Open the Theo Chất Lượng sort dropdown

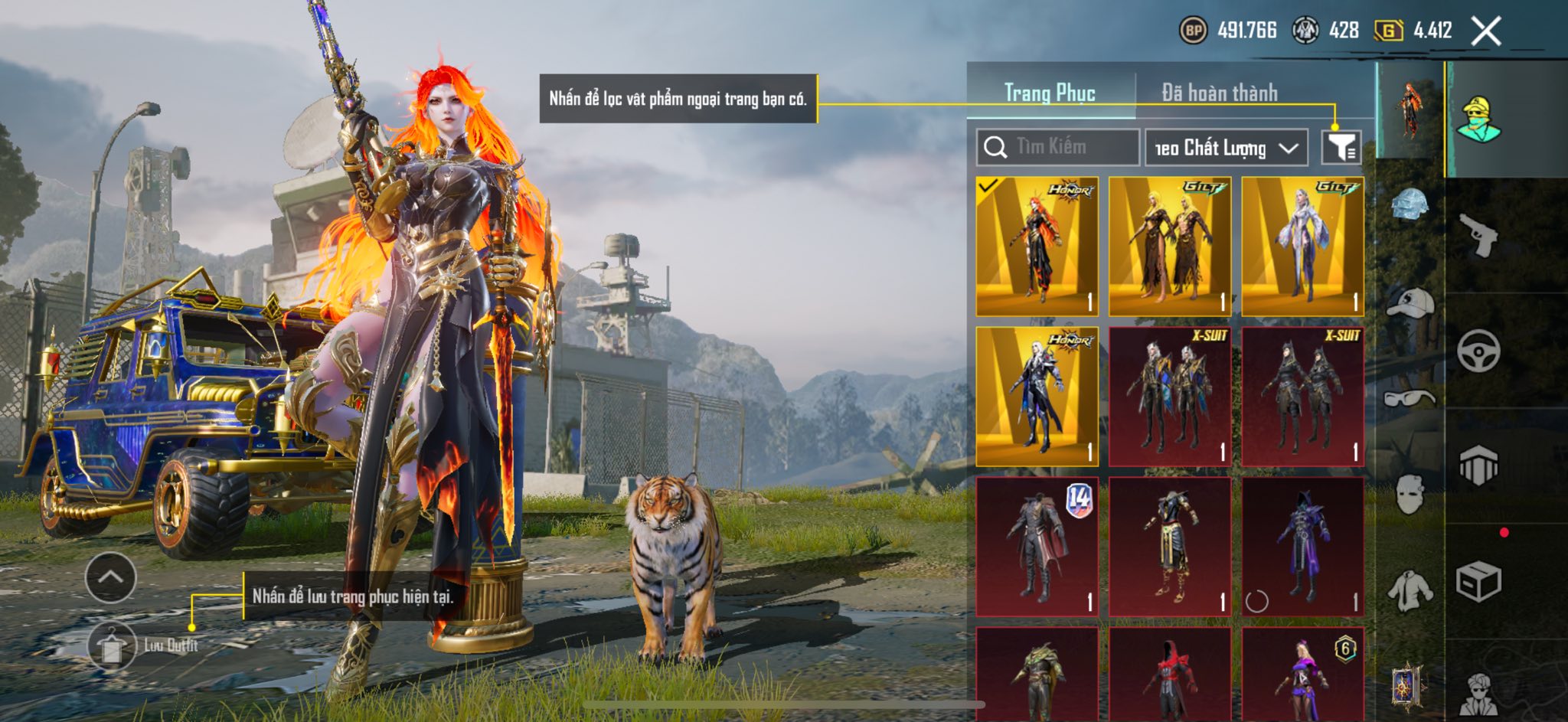1226,147
